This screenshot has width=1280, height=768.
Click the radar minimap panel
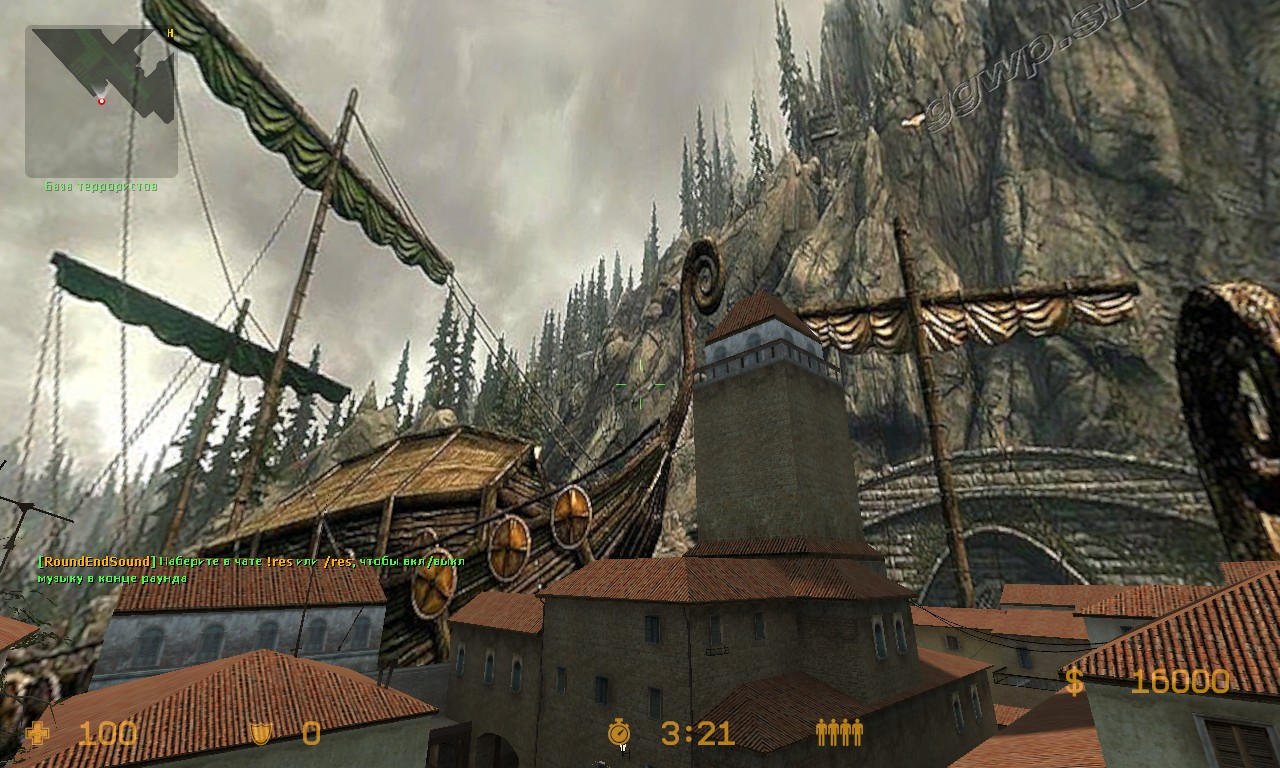pyautogui.click(x=101, y=101)
